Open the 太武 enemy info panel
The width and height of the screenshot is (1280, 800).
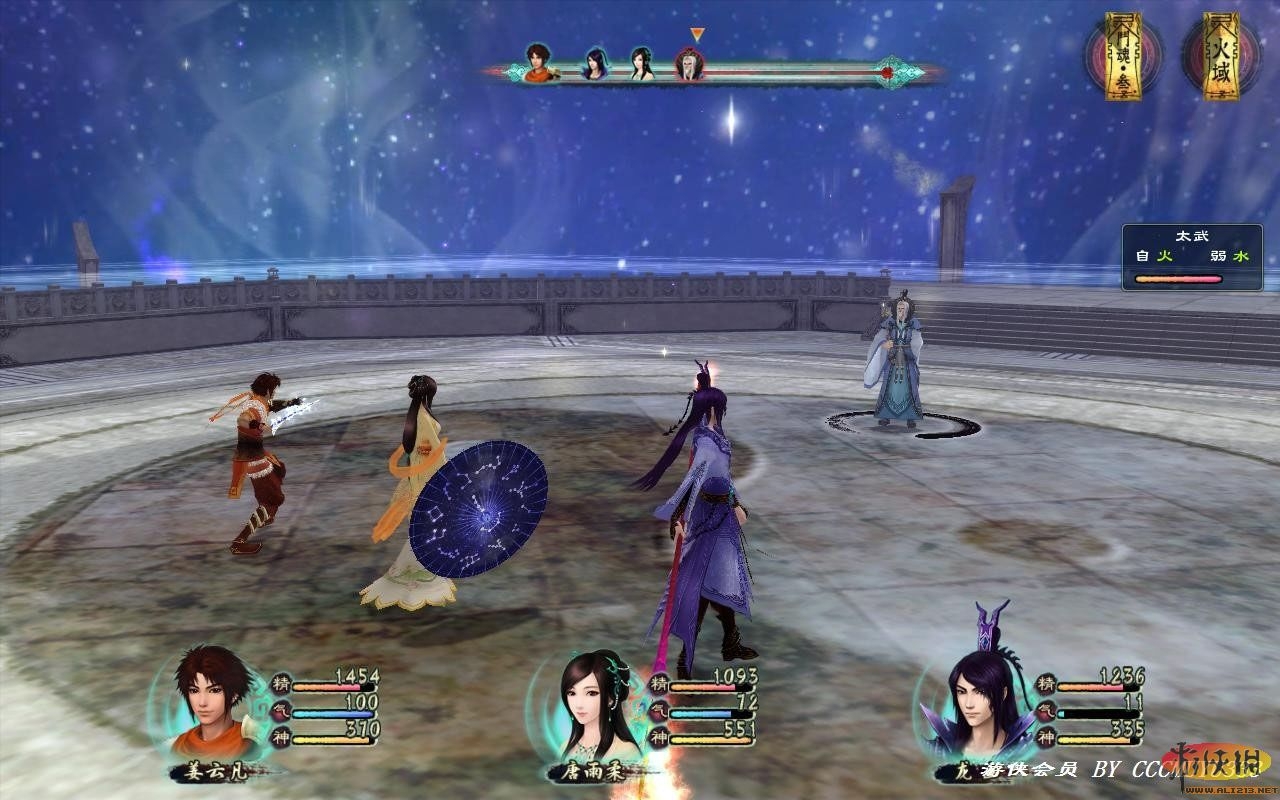pos(1192,258)
